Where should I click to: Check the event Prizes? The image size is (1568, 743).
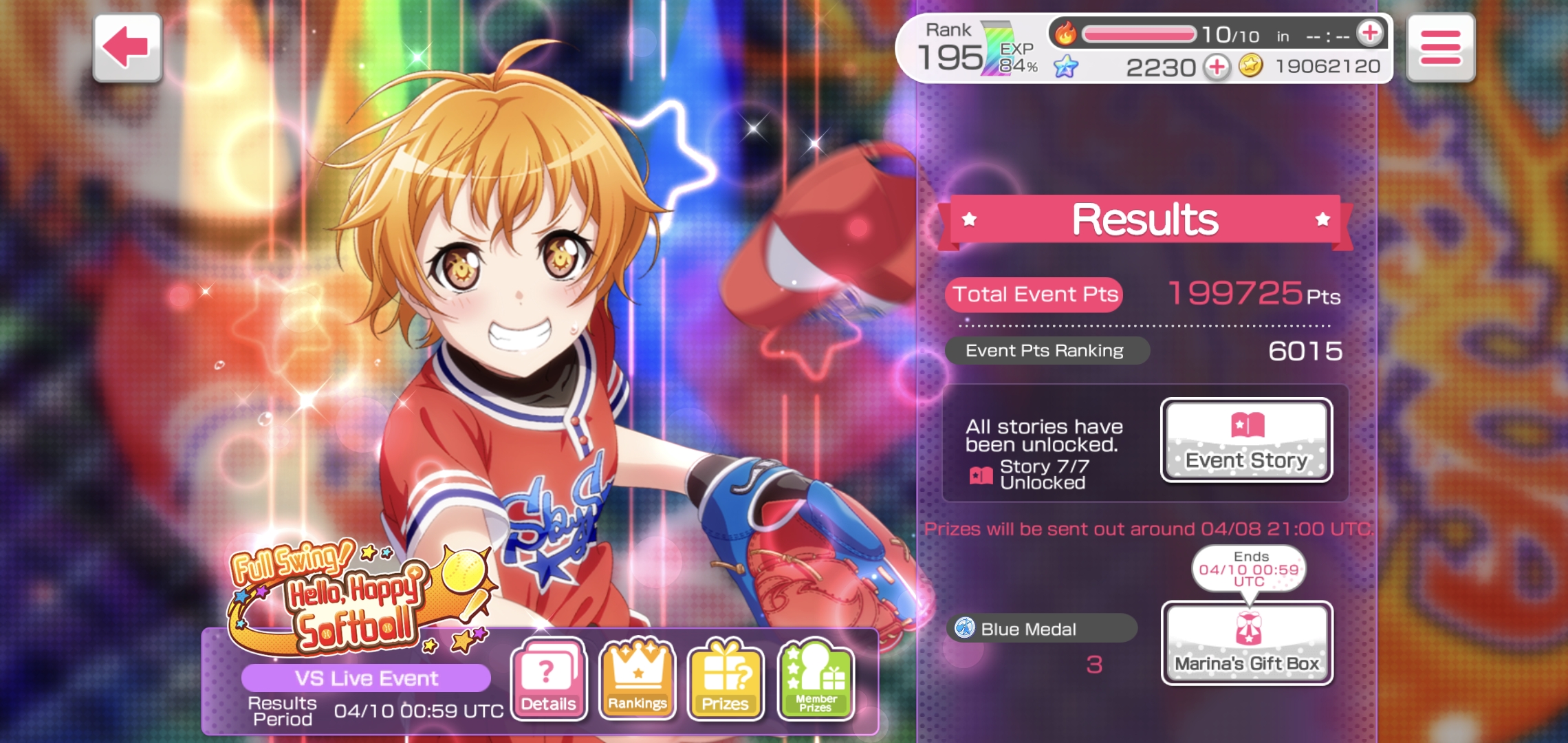pos(726,679)
